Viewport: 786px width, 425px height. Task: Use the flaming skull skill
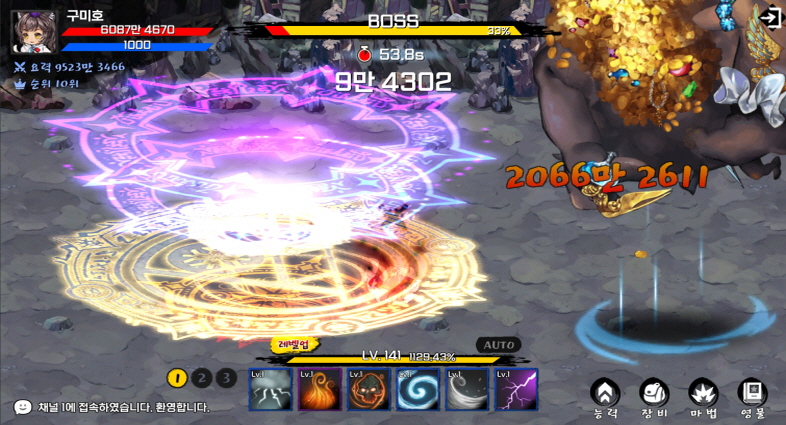tap(368, 389)
